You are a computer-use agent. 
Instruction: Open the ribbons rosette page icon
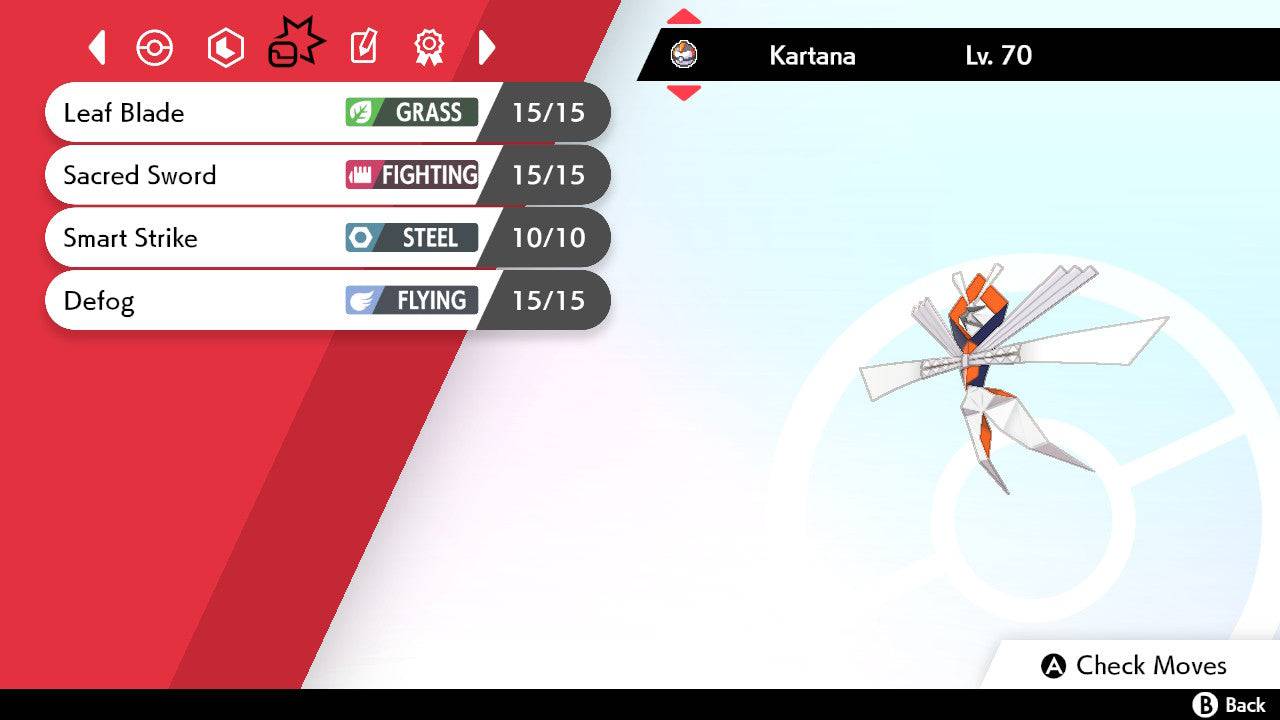pos(429,46)
